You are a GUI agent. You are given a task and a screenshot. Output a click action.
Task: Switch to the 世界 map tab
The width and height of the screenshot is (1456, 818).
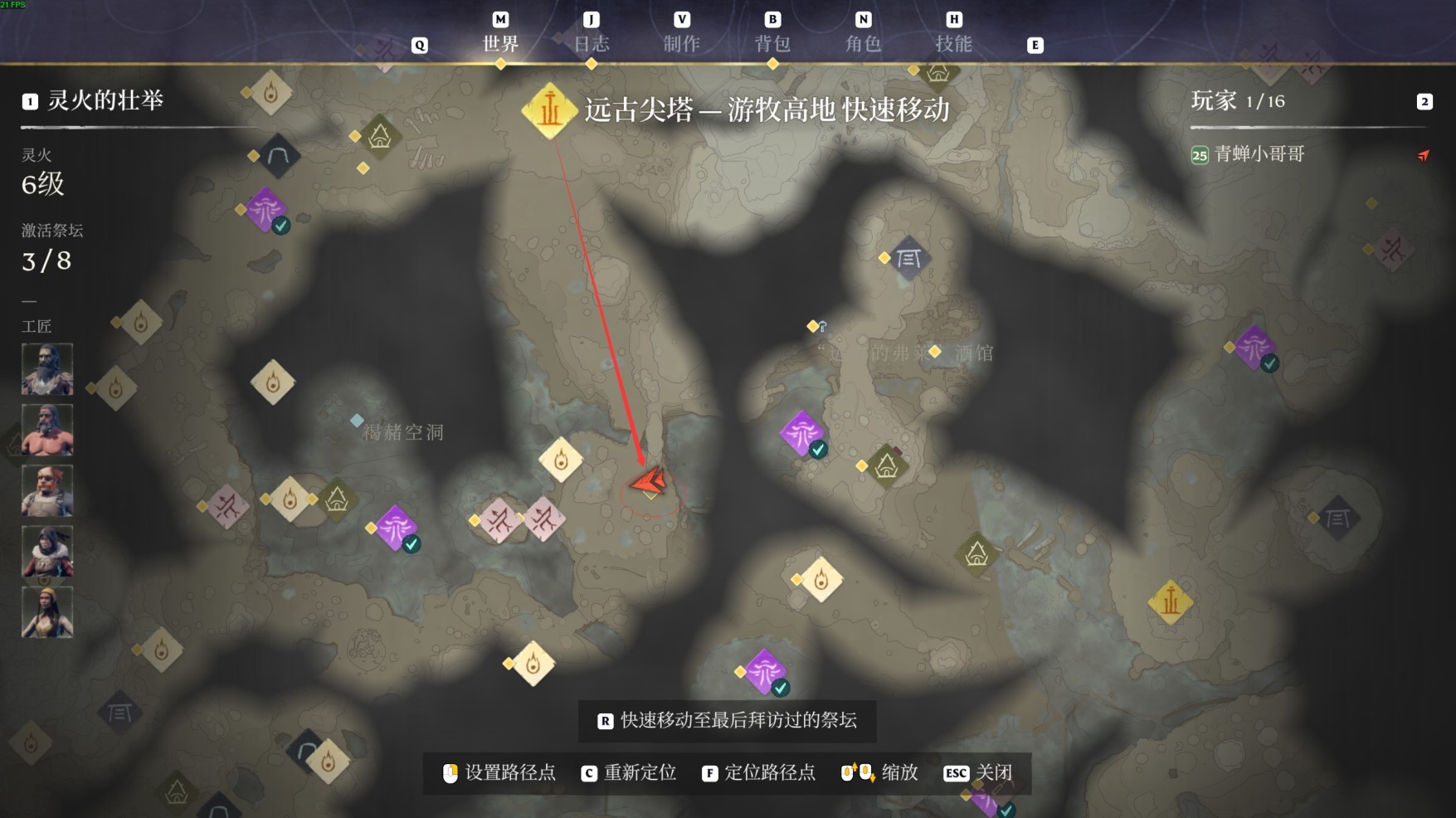point(500,43)
